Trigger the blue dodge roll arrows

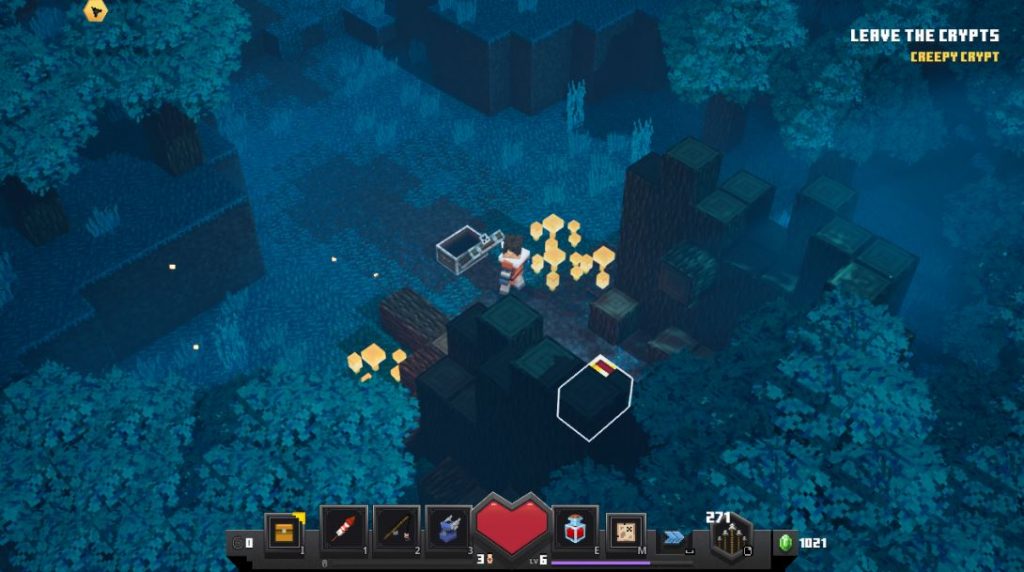675,537
